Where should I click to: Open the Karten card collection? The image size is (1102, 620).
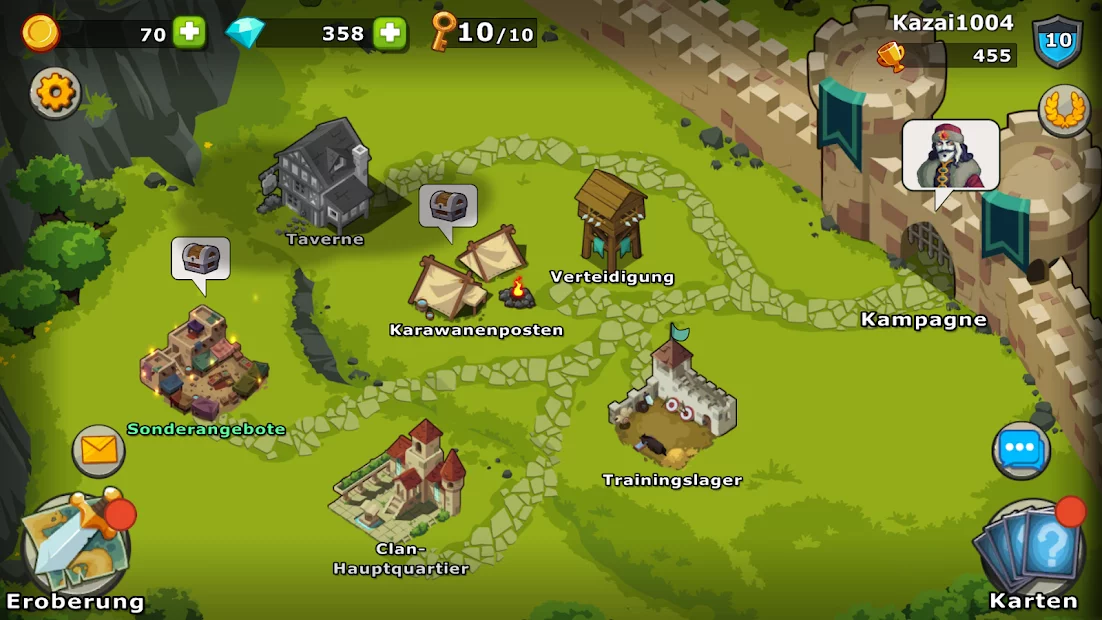(1031, 548)
